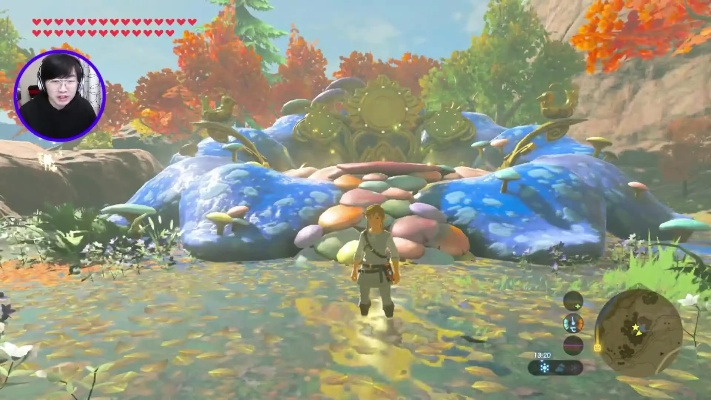Image resolution: width=711 pixels, height=400 pixels.
Task: Click the snowflake weather forecast icon
Action: click(545, 367)
